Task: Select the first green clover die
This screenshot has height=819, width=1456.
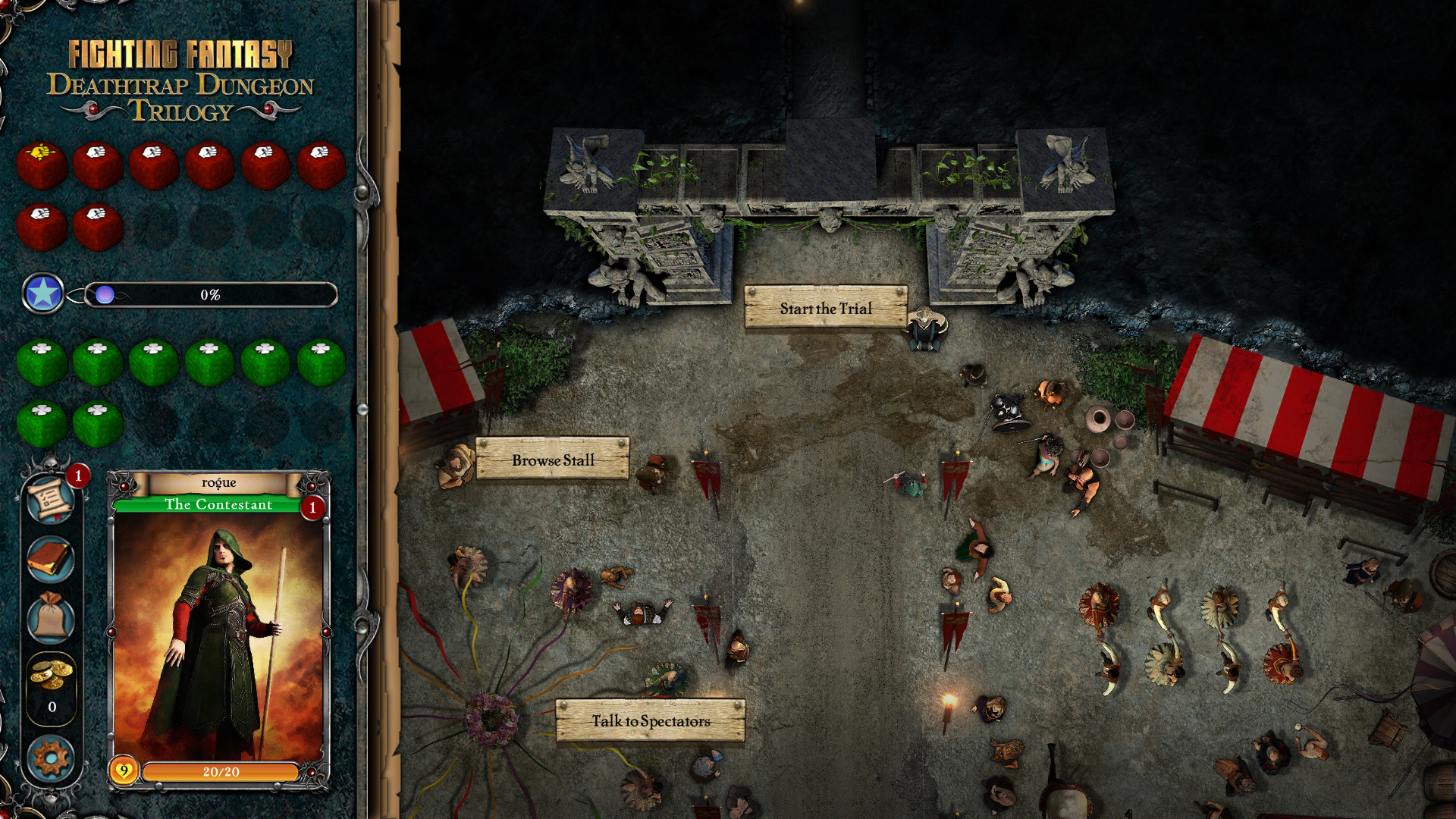Action: pos(42,363)
